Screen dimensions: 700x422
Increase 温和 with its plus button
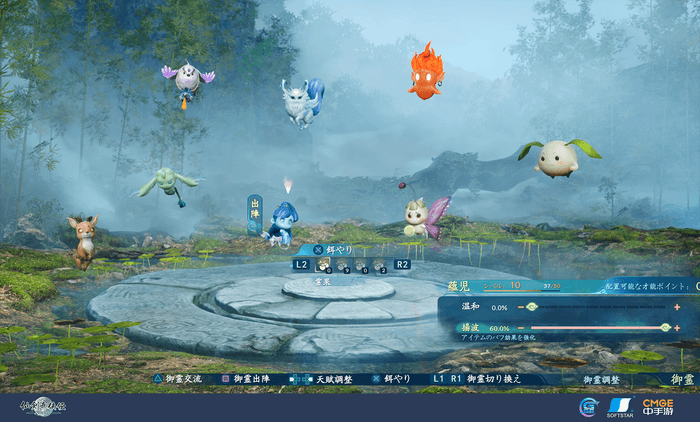tap(677, 306)
